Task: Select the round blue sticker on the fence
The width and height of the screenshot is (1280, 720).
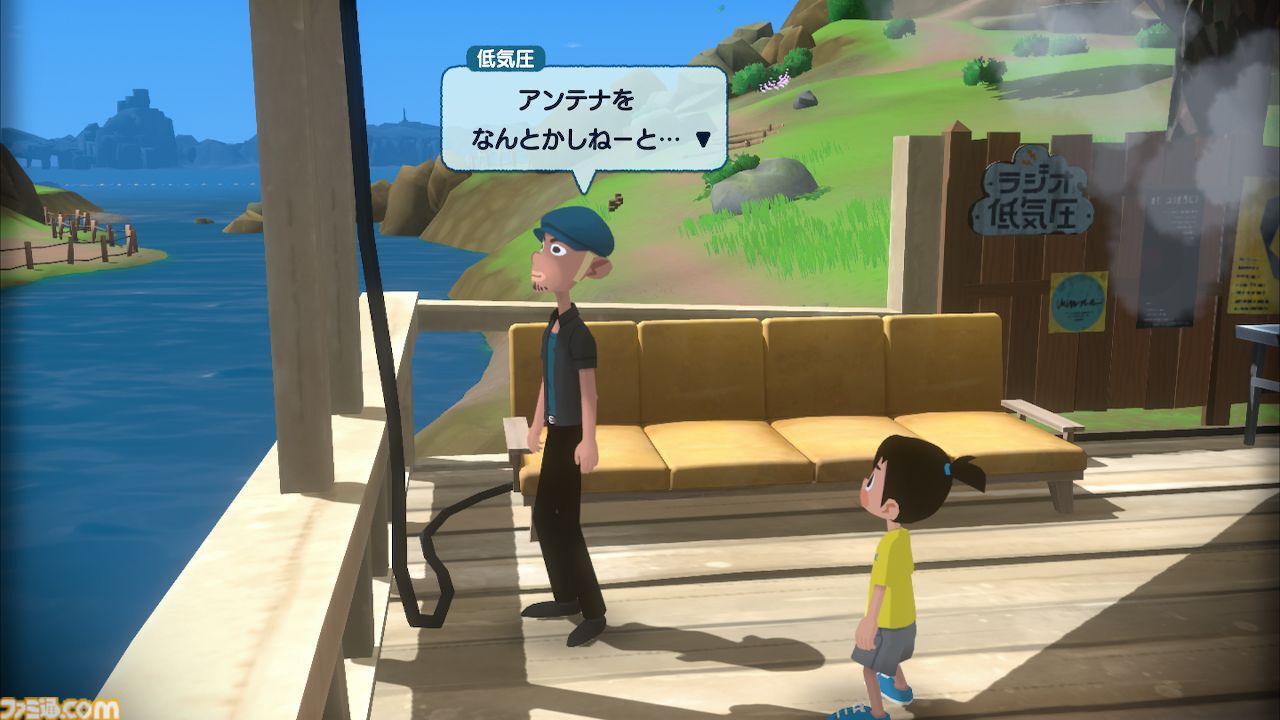Action: 1079,302
